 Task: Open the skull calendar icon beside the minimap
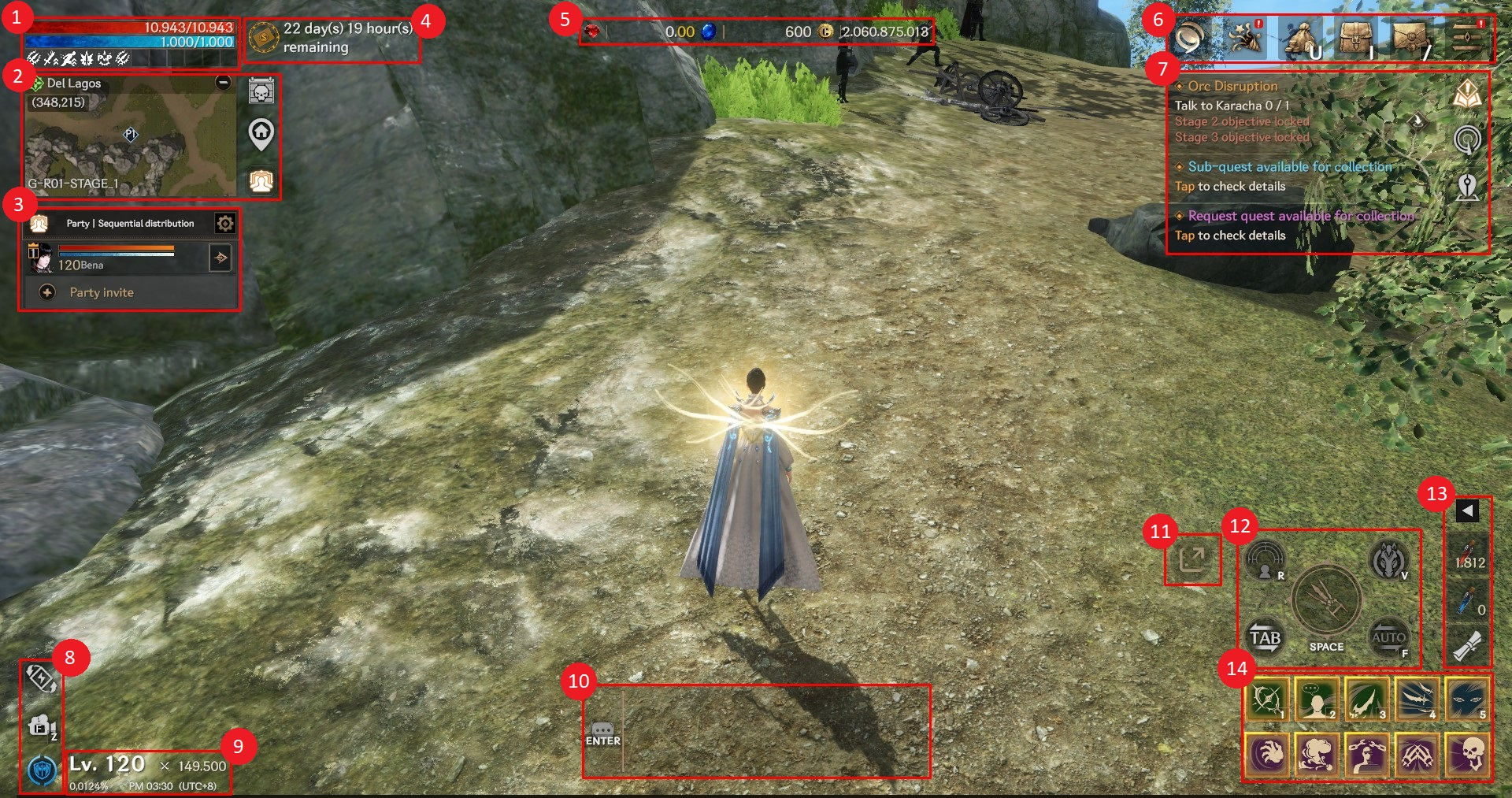point(261,92)
